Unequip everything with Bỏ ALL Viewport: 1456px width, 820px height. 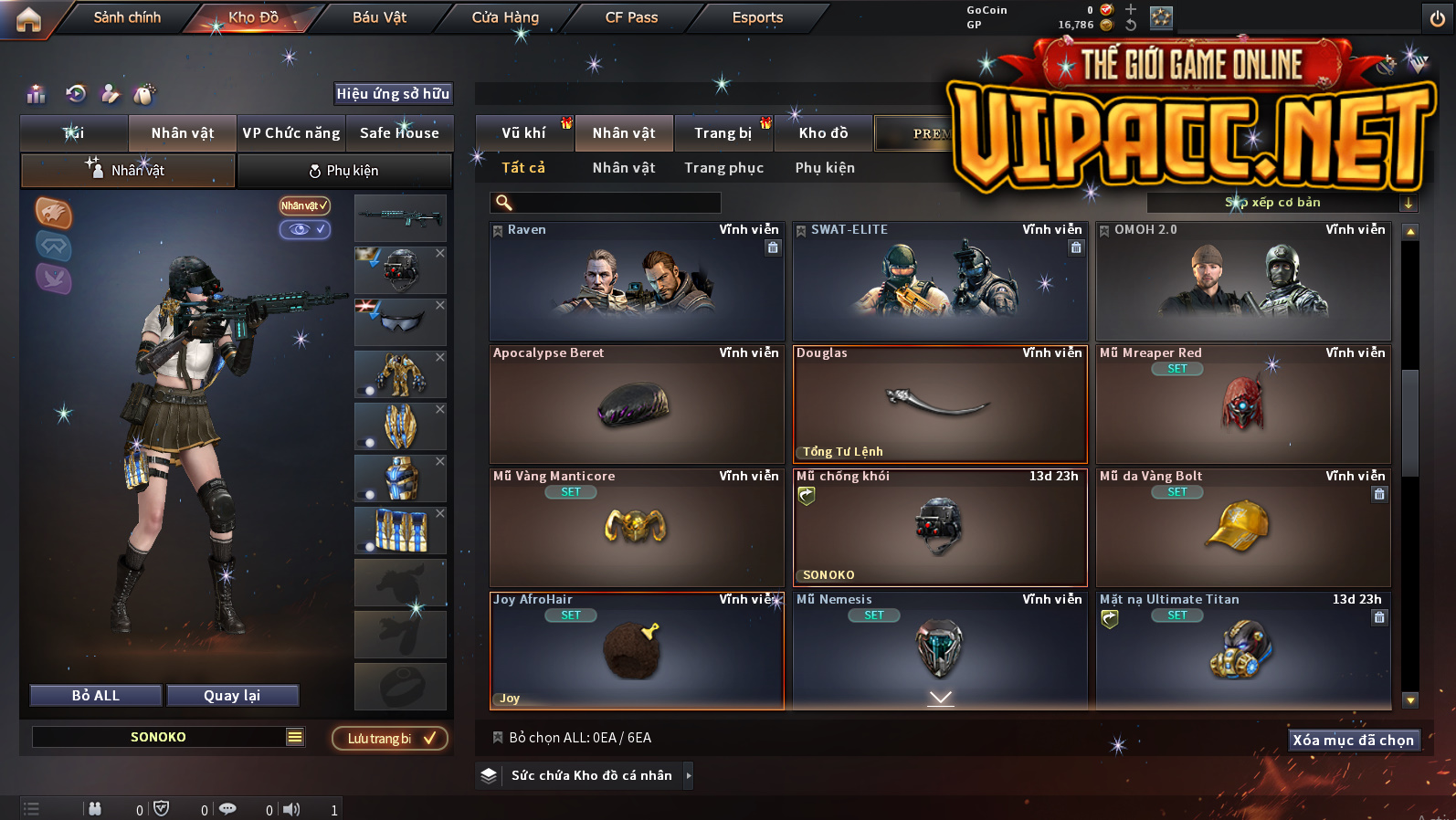pyautogui.click(x=96, y=696)
